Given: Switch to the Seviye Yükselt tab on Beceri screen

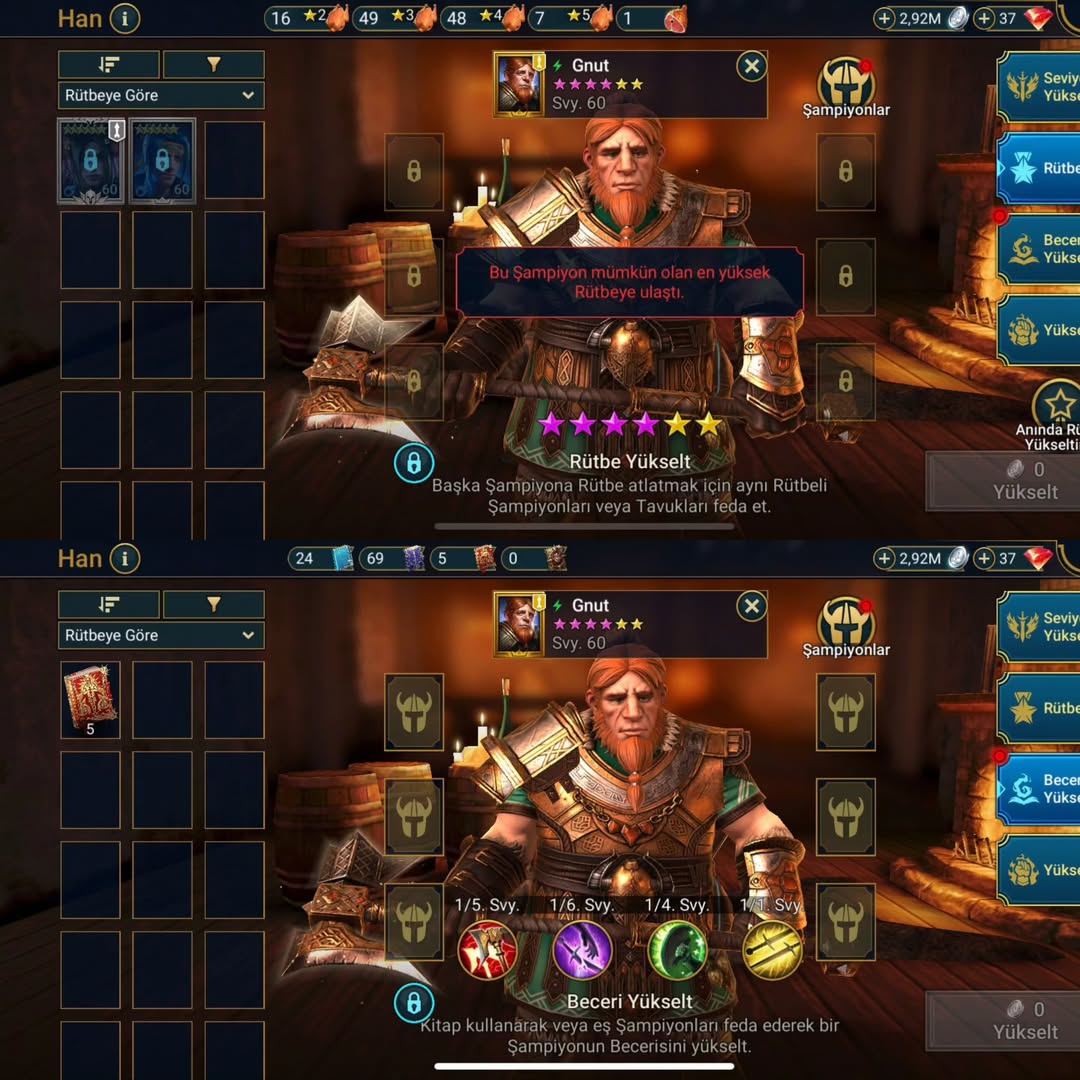Looking at the screenshot, I should 1040,626.
